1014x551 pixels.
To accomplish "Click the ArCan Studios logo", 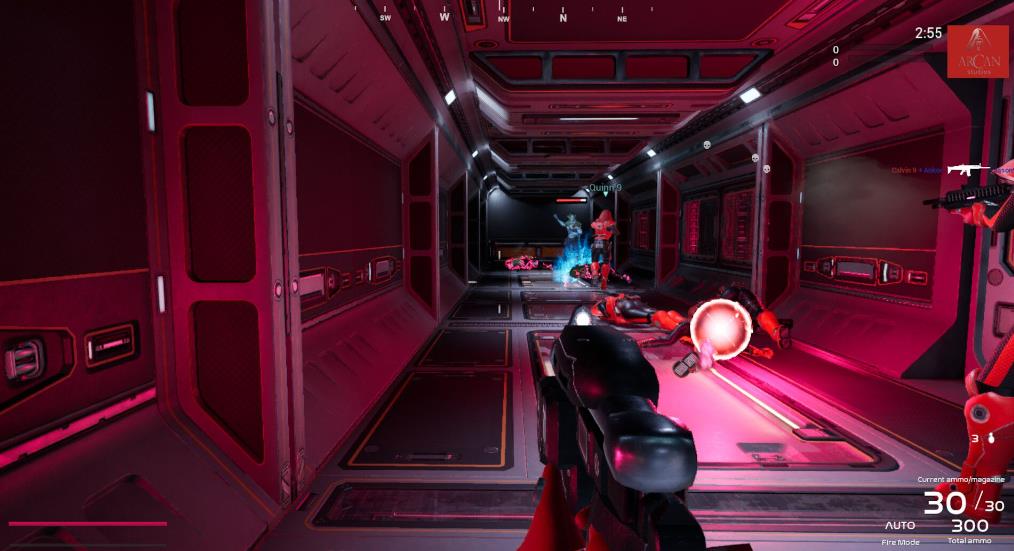I will 977,52.
